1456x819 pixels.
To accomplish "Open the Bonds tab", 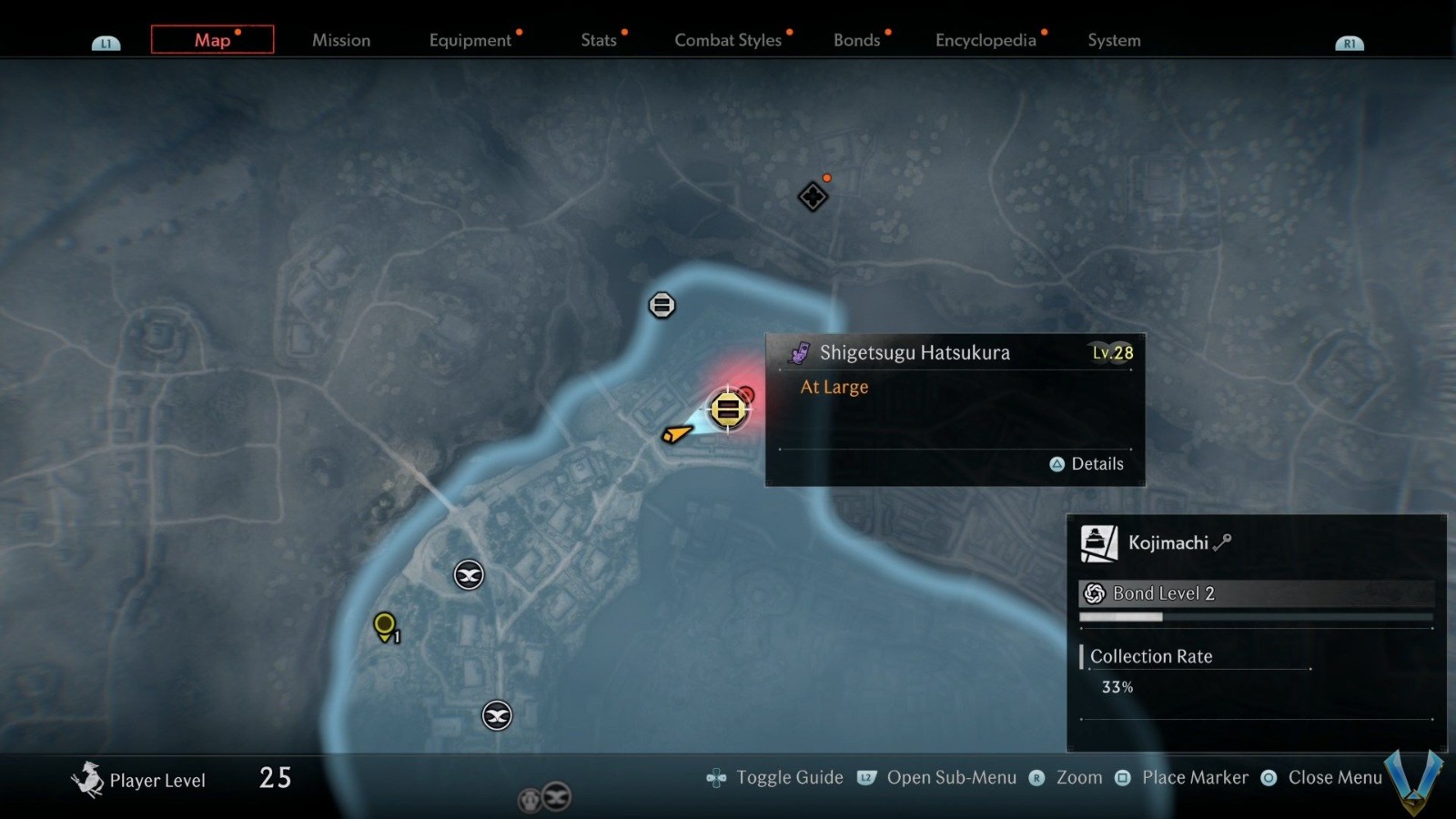I will pos(856,40).
